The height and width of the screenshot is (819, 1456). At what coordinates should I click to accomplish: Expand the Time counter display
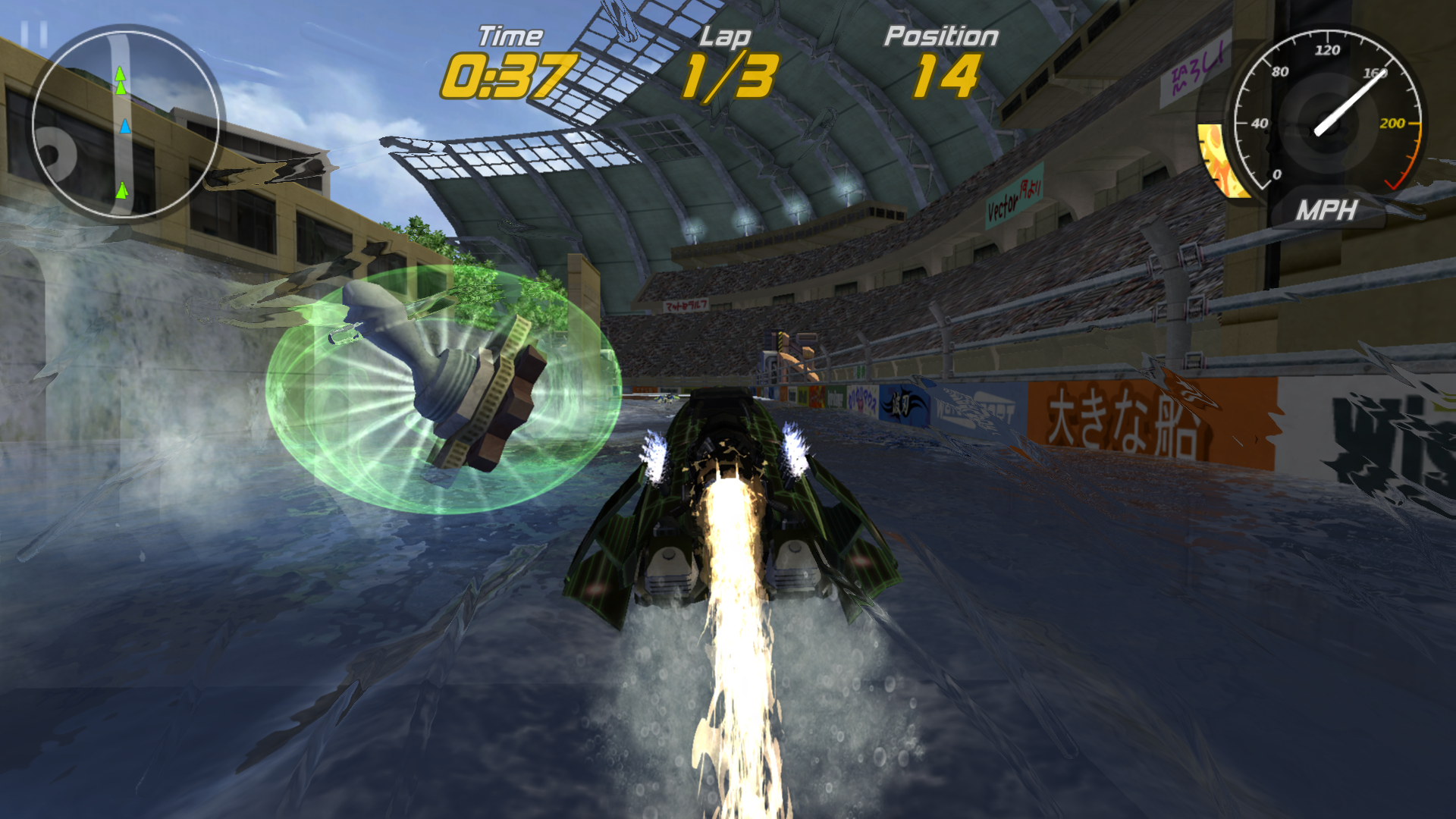coord(507,72)
